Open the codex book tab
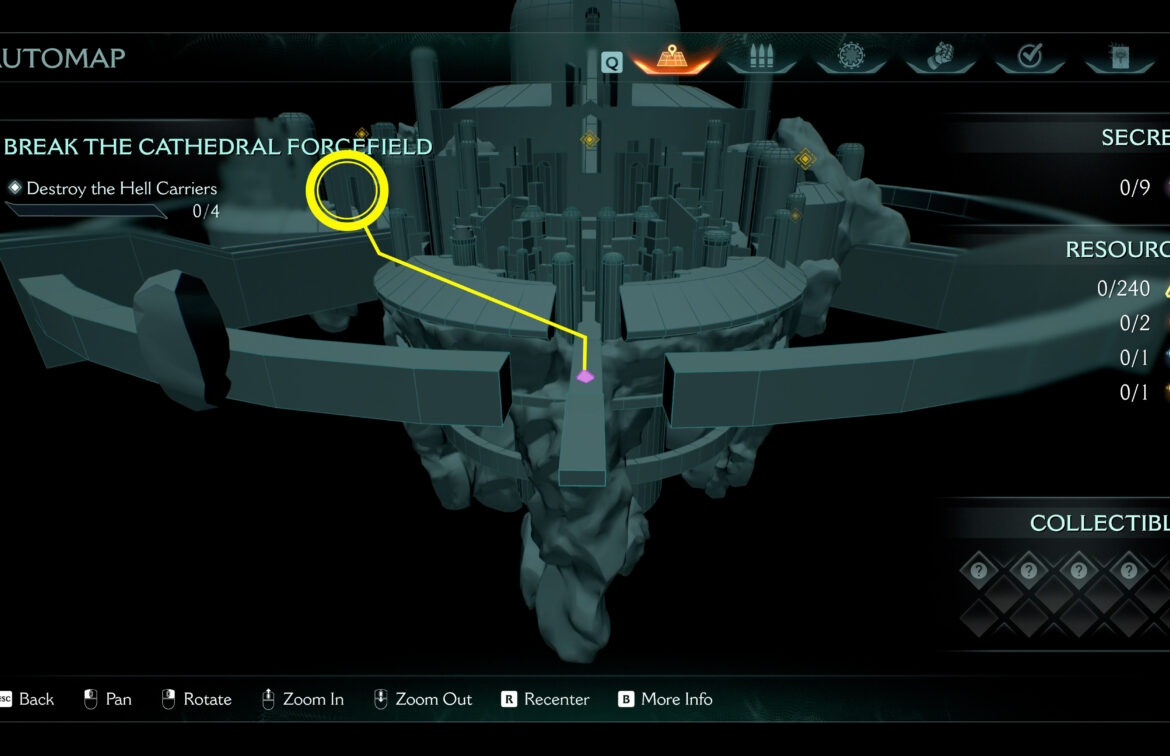Image resolution: width=1170 pixels, height=756 pixels. (x=1119, y=58)
